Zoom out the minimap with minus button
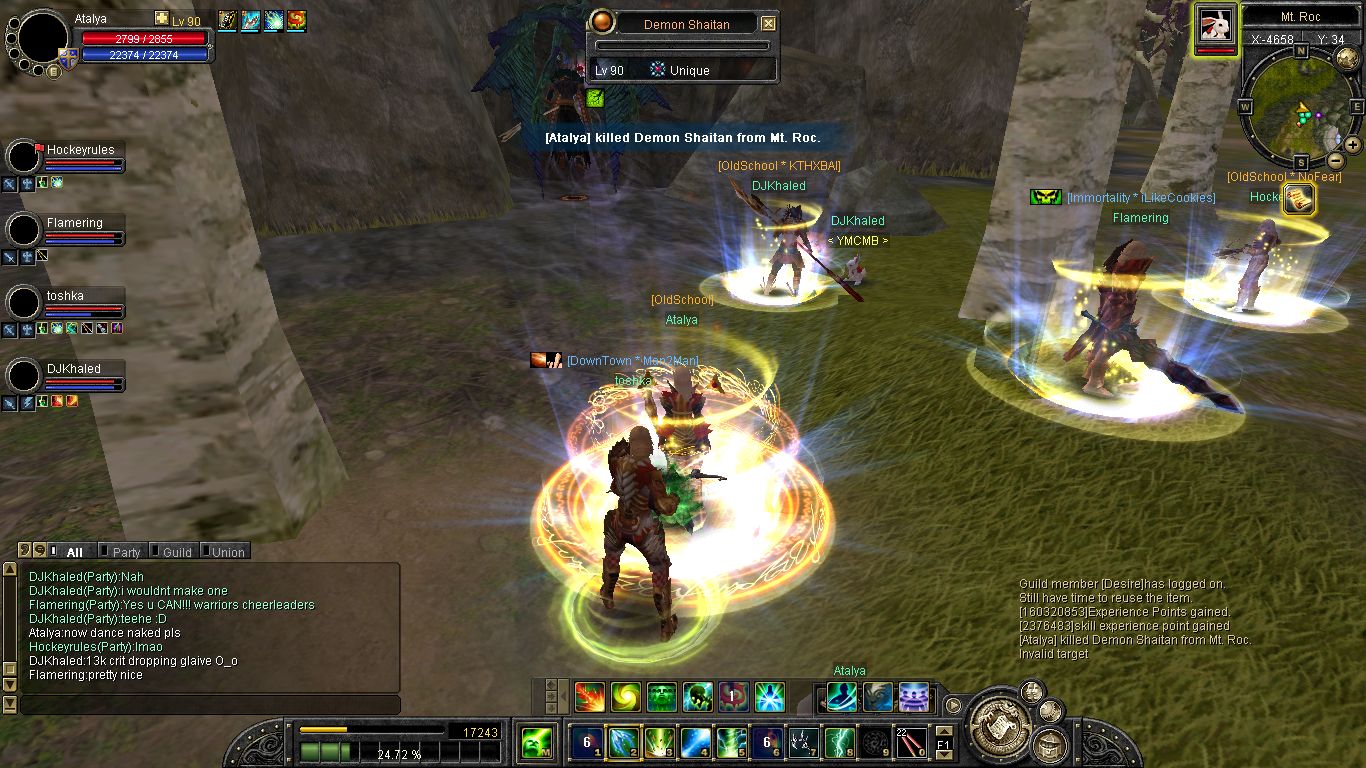 1335,160
